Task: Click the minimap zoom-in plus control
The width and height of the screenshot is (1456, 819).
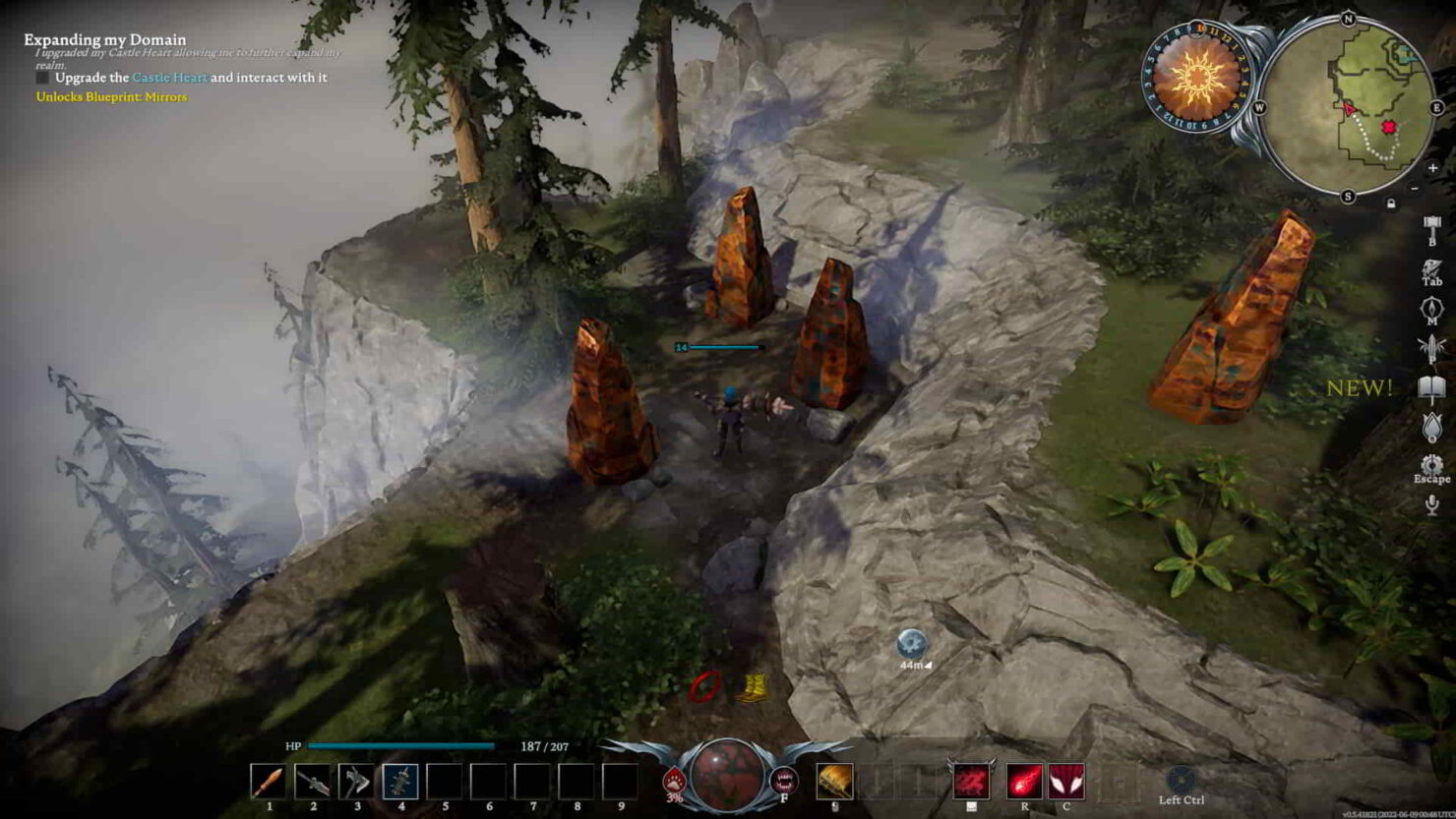Action: coord(1432,168)
